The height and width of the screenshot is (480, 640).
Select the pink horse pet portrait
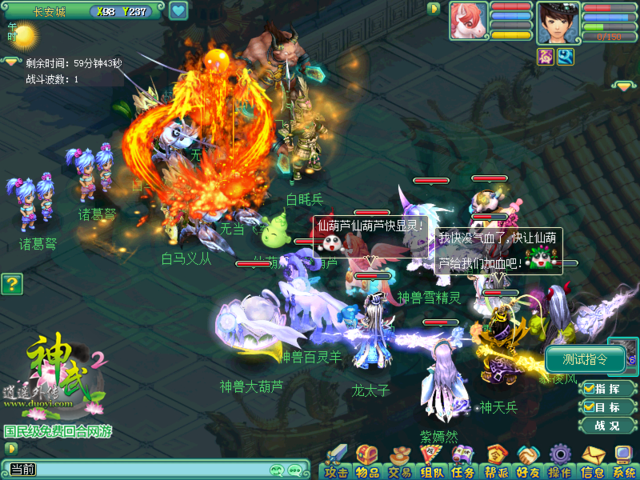[468, 21]
